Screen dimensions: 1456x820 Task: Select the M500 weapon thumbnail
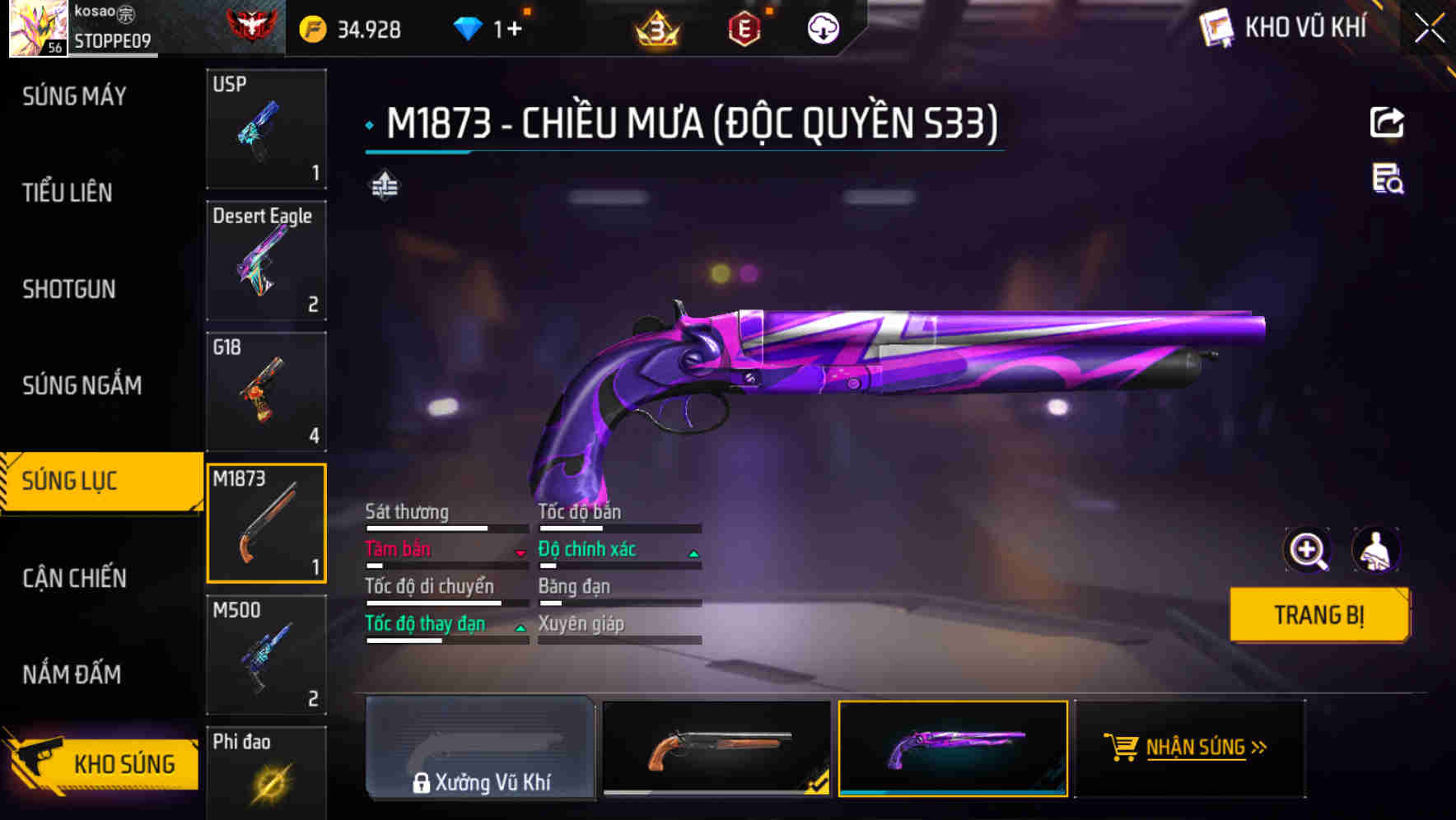(265, 655)
